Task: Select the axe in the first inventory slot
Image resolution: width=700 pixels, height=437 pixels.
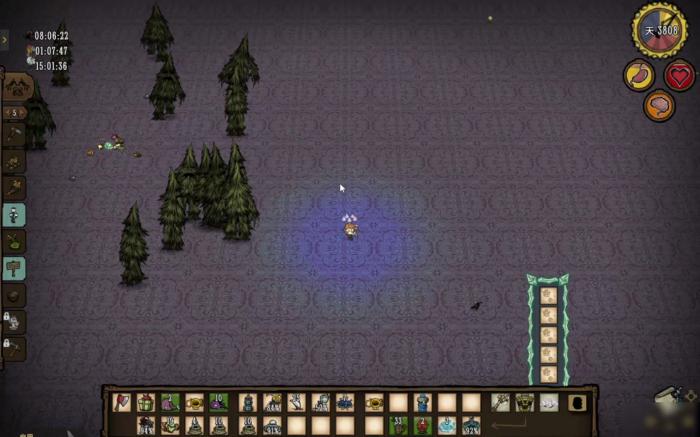Action: (x=122, y=402)
